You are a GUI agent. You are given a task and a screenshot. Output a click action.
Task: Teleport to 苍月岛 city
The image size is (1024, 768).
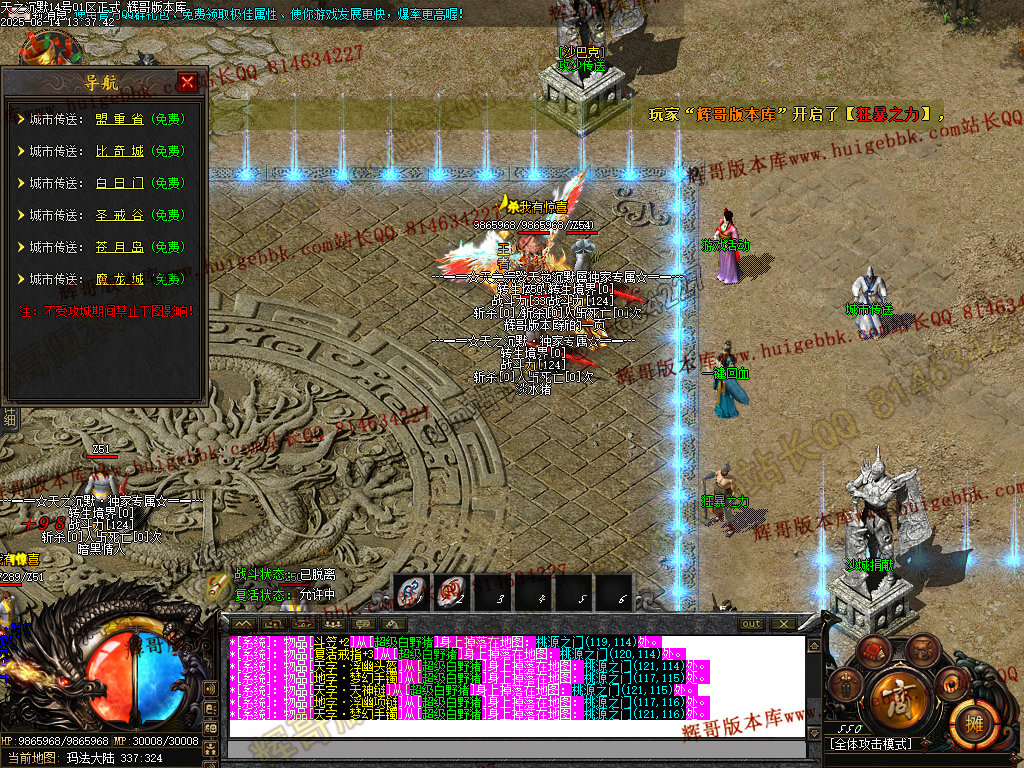(120, 247)
